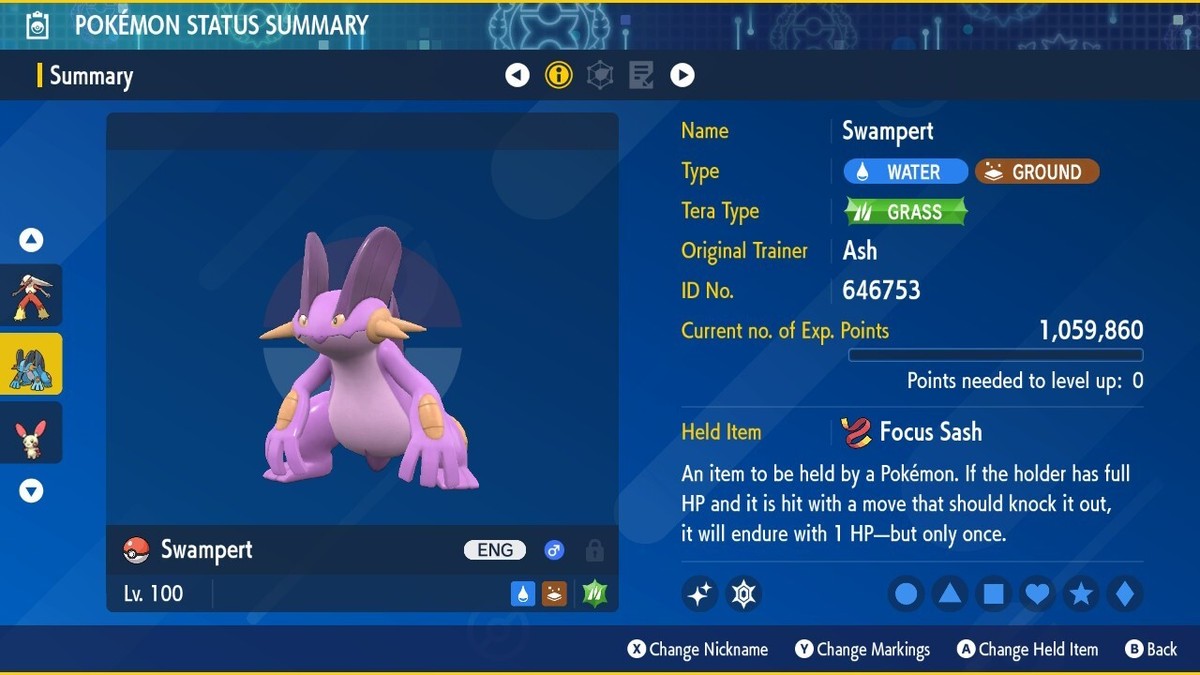Move up the party list arrow
The height and width of the screenshot is (675, 1200).
click(31, 240)
